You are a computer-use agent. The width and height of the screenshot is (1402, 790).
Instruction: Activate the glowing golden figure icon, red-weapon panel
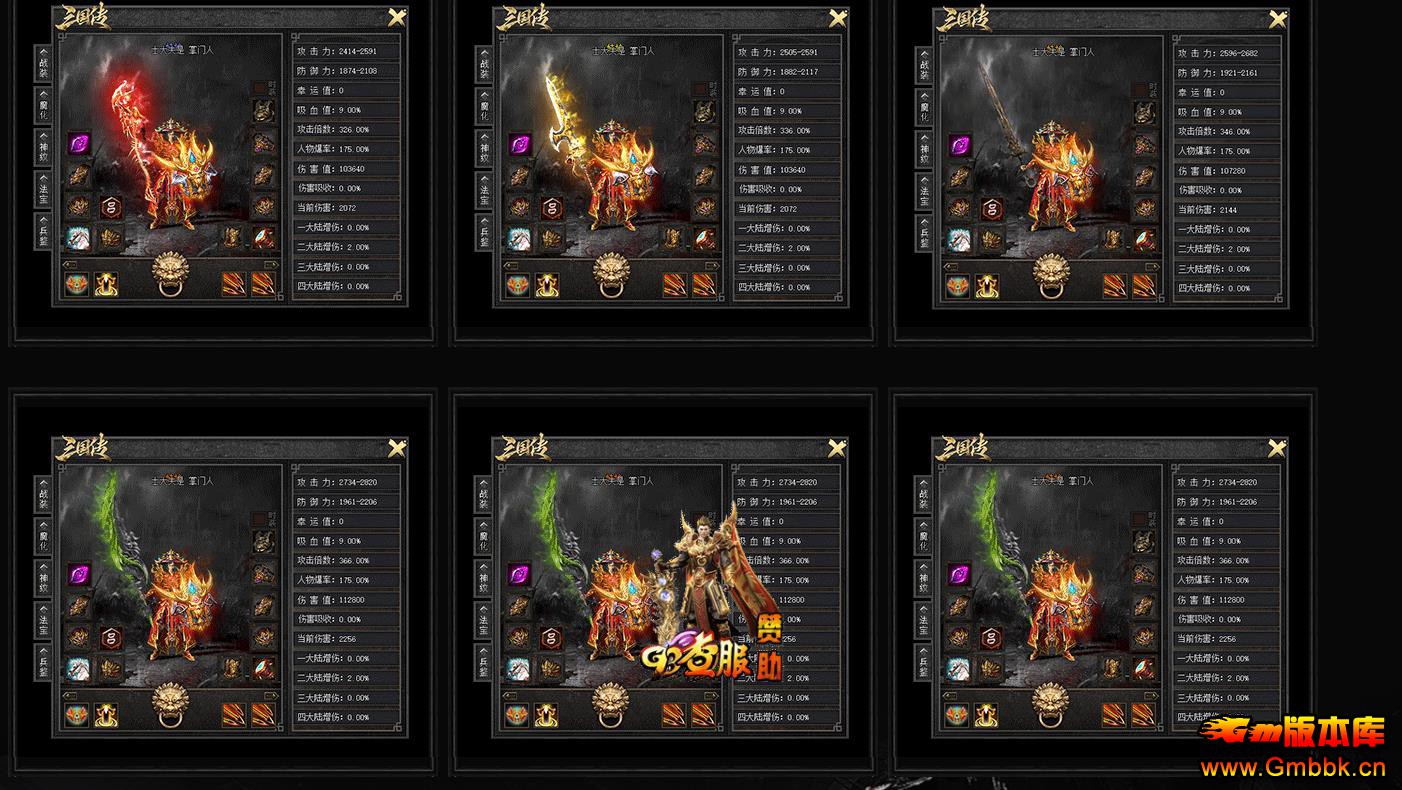[106, 285]
